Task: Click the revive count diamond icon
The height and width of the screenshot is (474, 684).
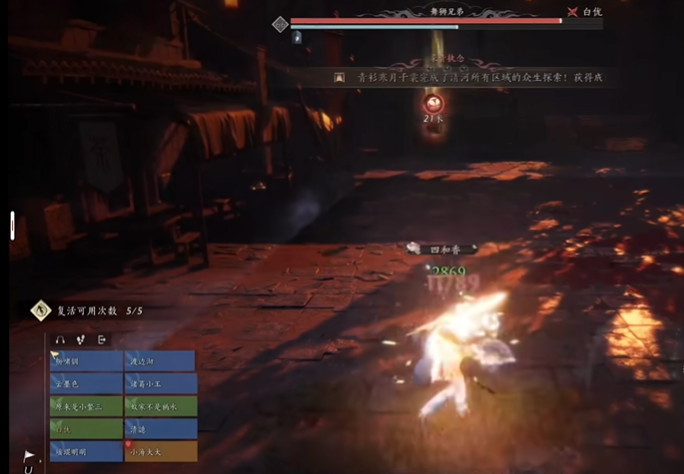Action: [x=40, y=311]
